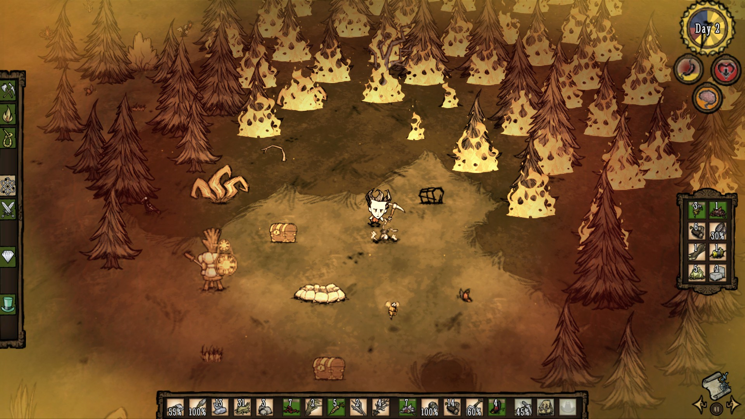This screenshot has width=745, height=419.
Task: Rotate the camera right with the arrow
Action: [x=735, y=405]
